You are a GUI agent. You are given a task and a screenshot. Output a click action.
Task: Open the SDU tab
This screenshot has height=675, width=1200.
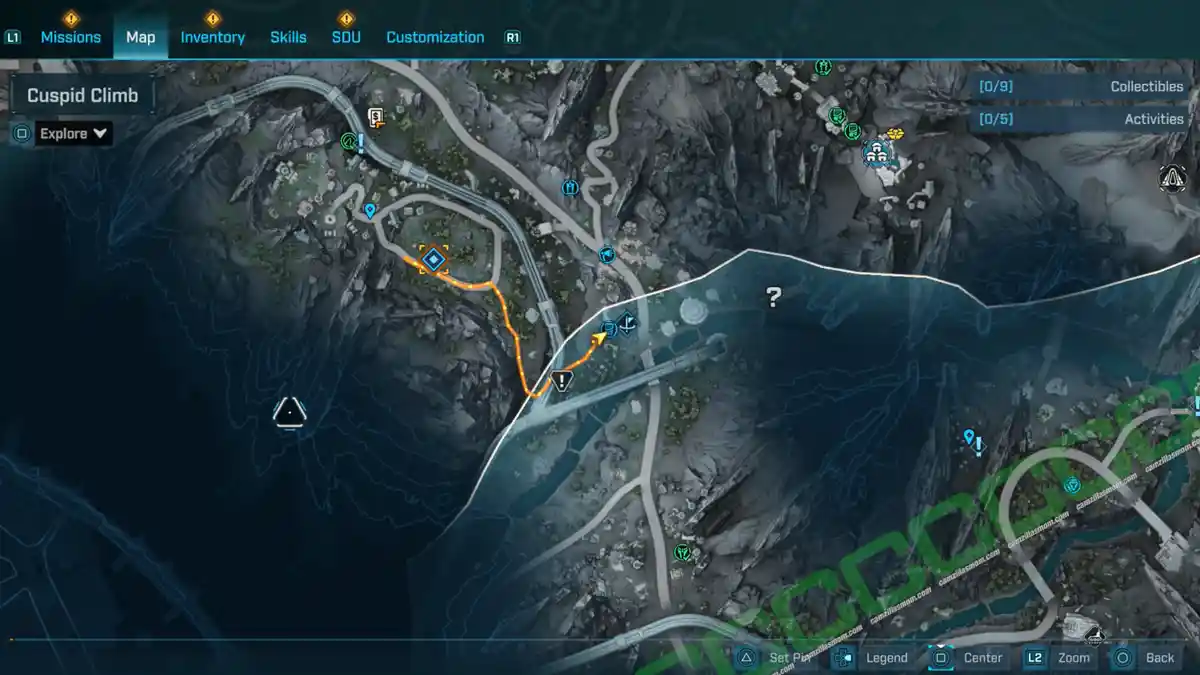click(x=346, y=37)
